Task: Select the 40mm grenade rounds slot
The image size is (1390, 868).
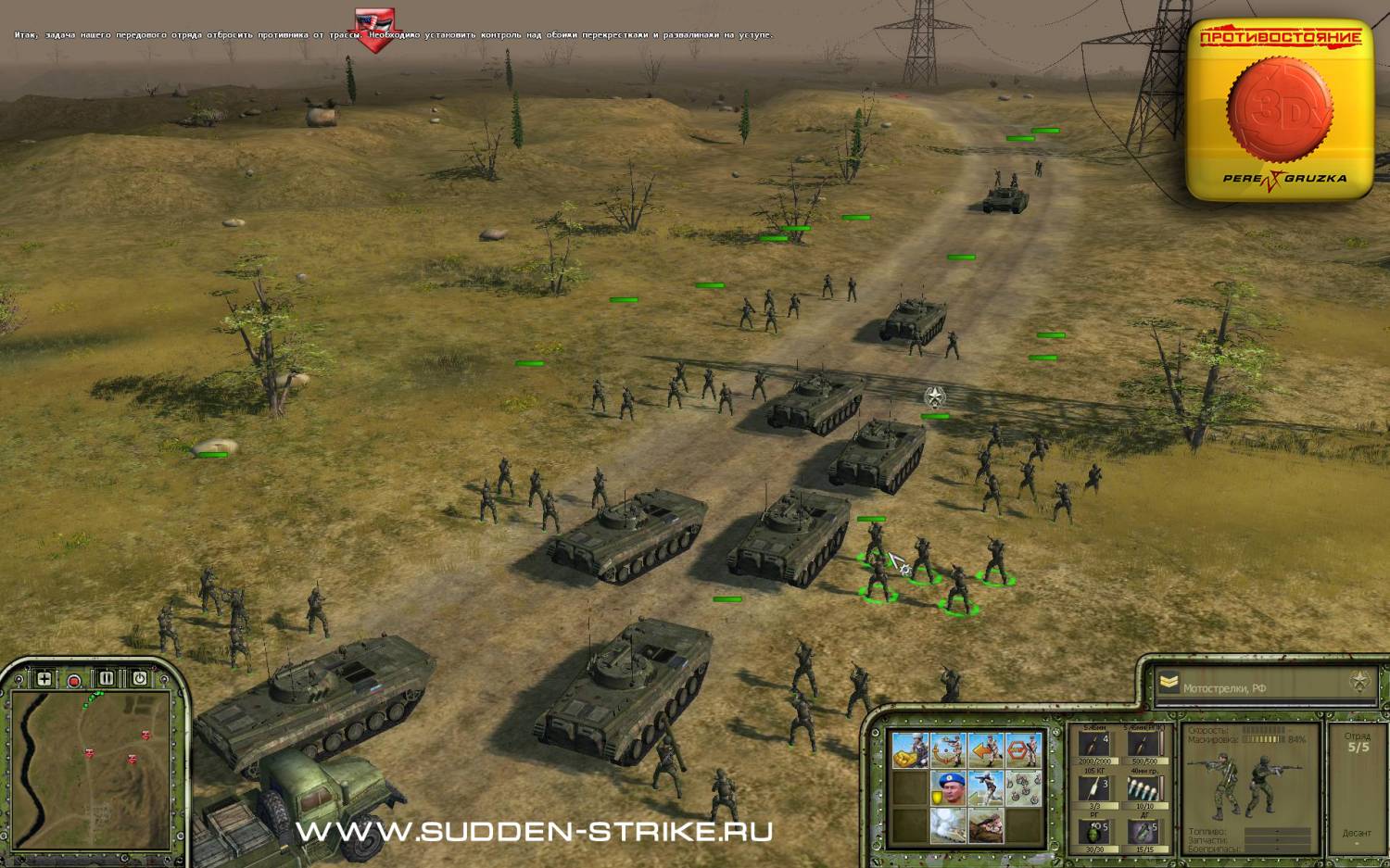Action: [x=1144, y=788]
